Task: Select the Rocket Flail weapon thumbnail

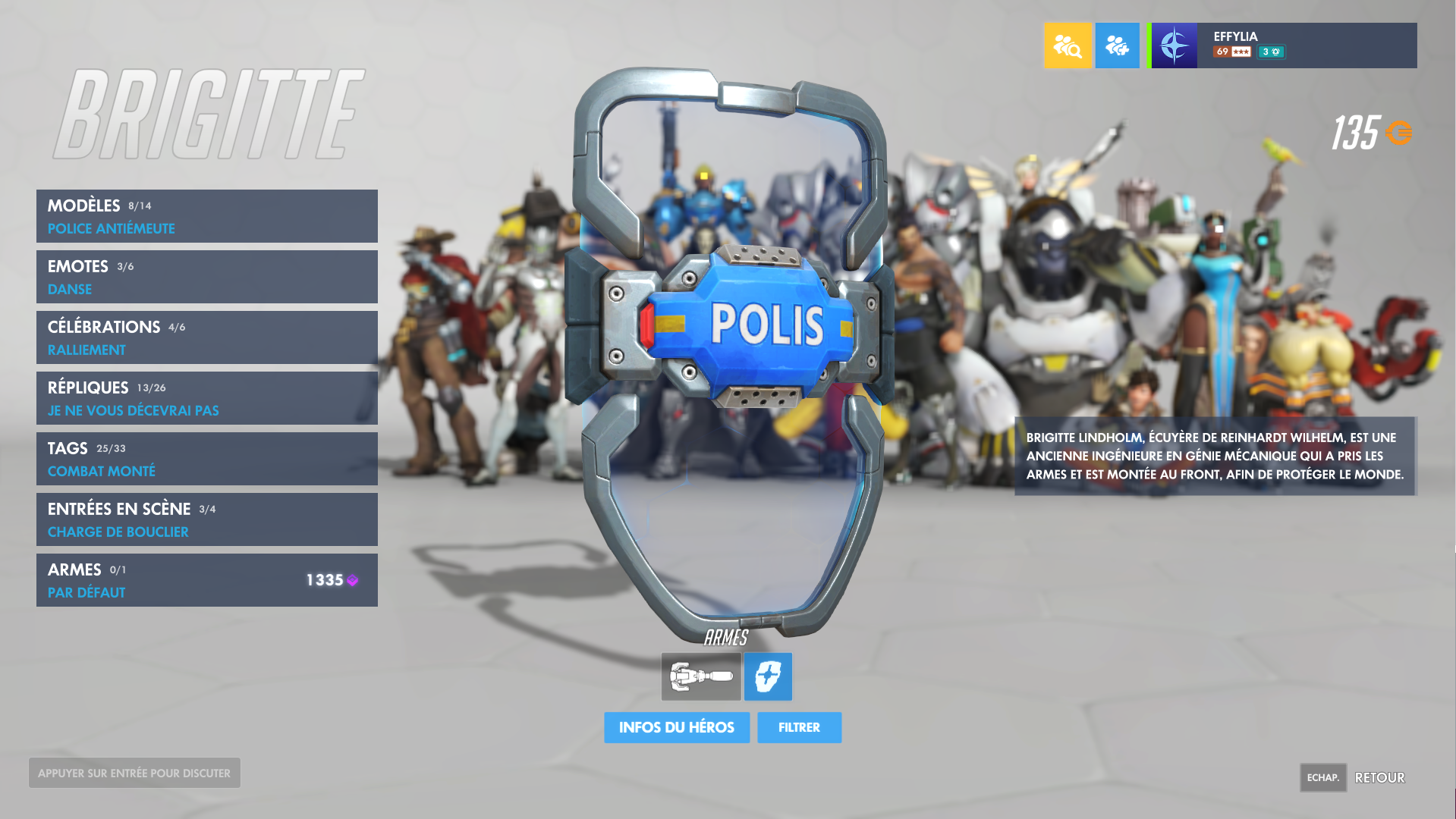Action: [x=700, y=676]
